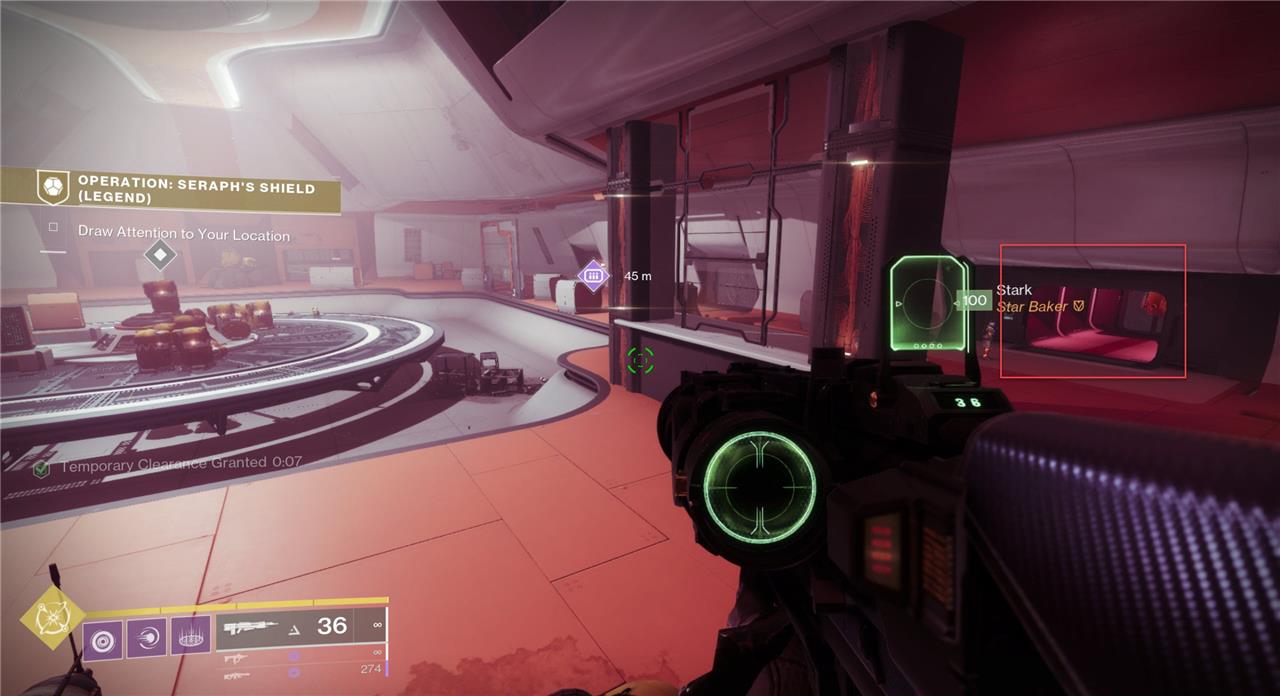The height and width of the screenshot is (696, 1280).
Task: Tick the Draw Attention to Your Location checkbox
Action: pos(53,227)
